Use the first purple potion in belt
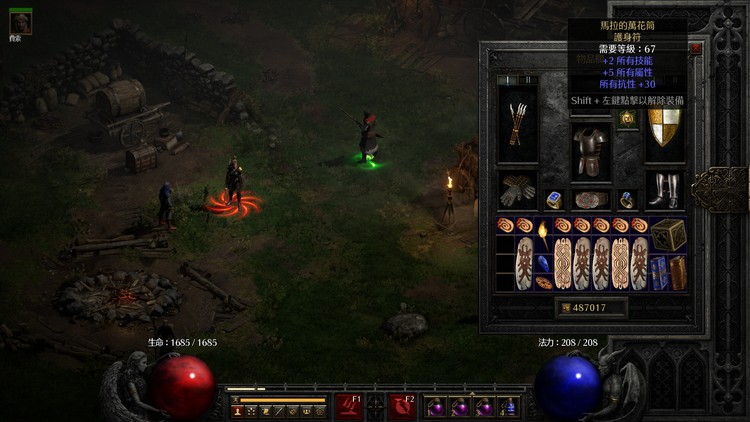Viewport: 750px width, 422px height. click(436, 407)
